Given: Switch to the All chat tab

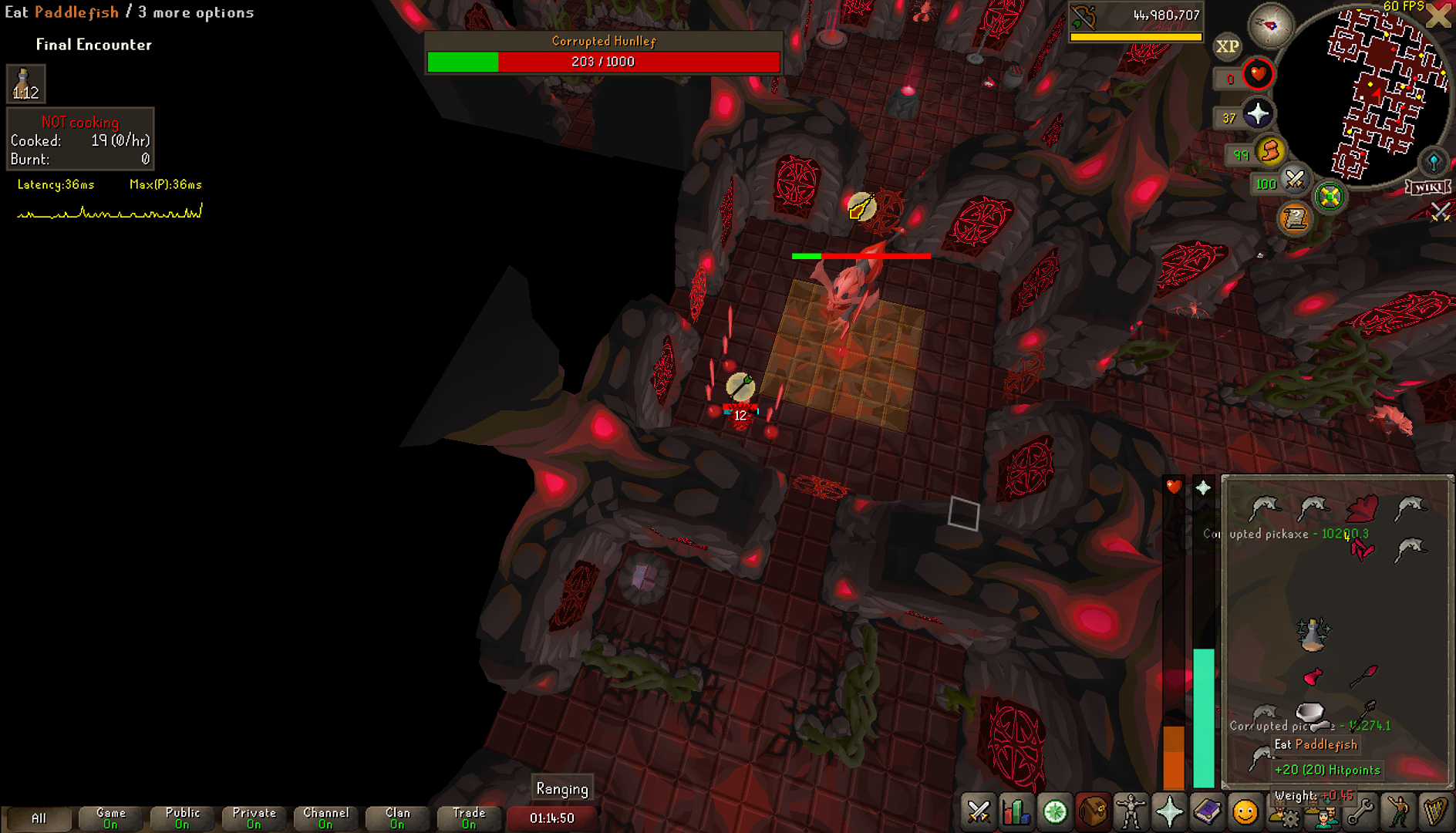Looking at the screenshot, I should (39, 818).
